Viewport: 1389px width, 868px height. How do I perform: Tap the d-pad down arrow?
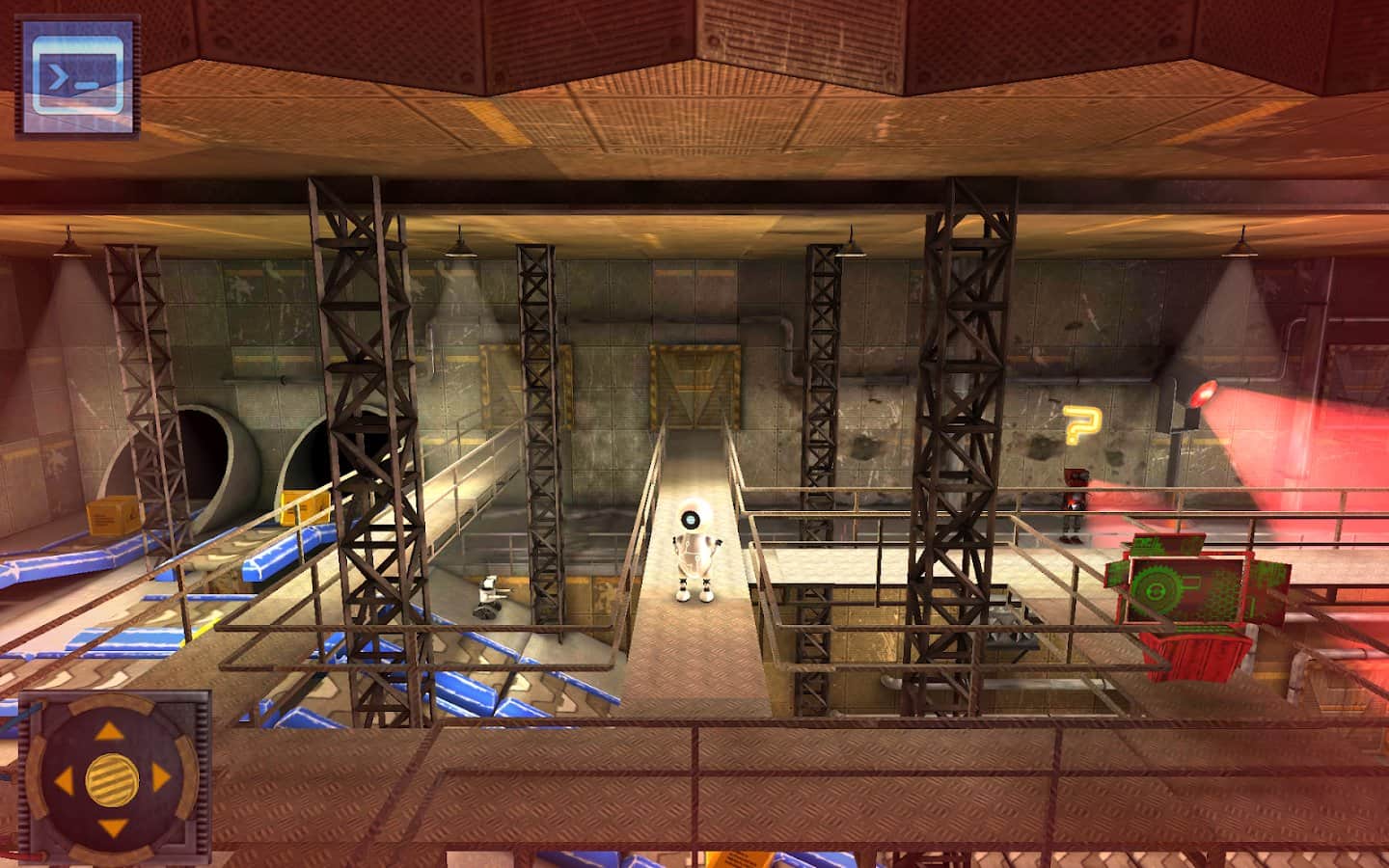pyautogui.click(x=111, y=825)
